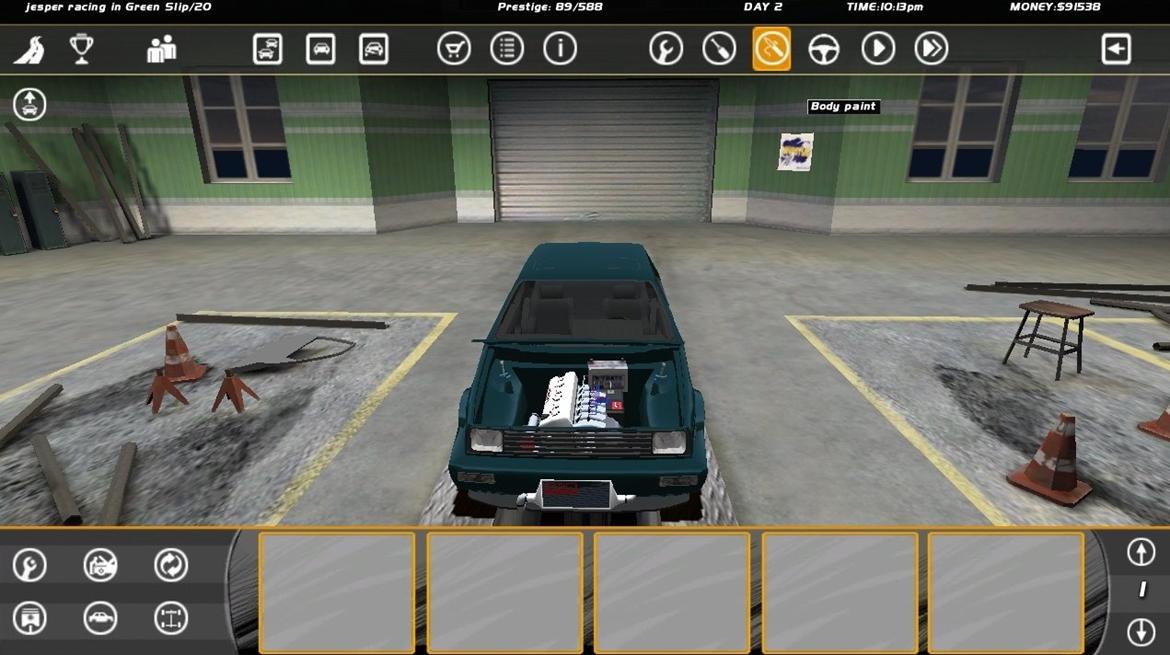Screen dimensions: 1170x655
Task: Click the two-people icon
Action: click(x=161, y=49)
